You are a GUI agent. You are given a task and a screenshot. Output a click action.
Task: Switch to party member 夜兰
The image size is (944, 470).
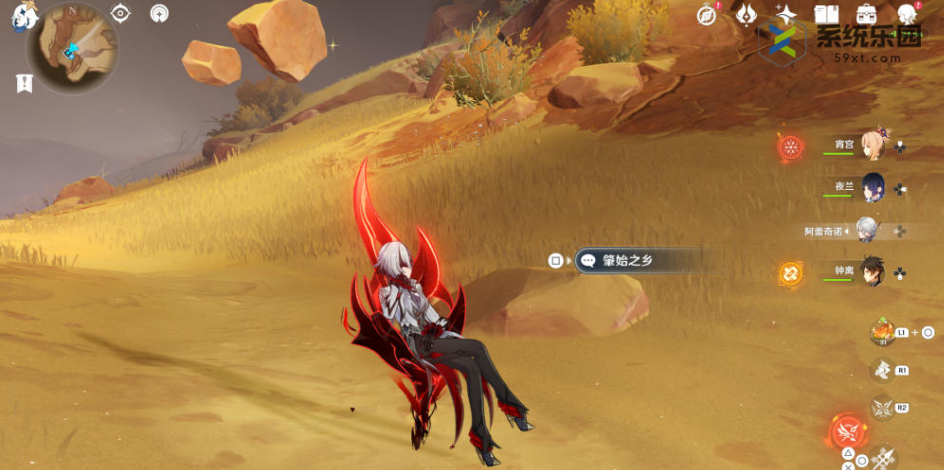coord(870,187)
